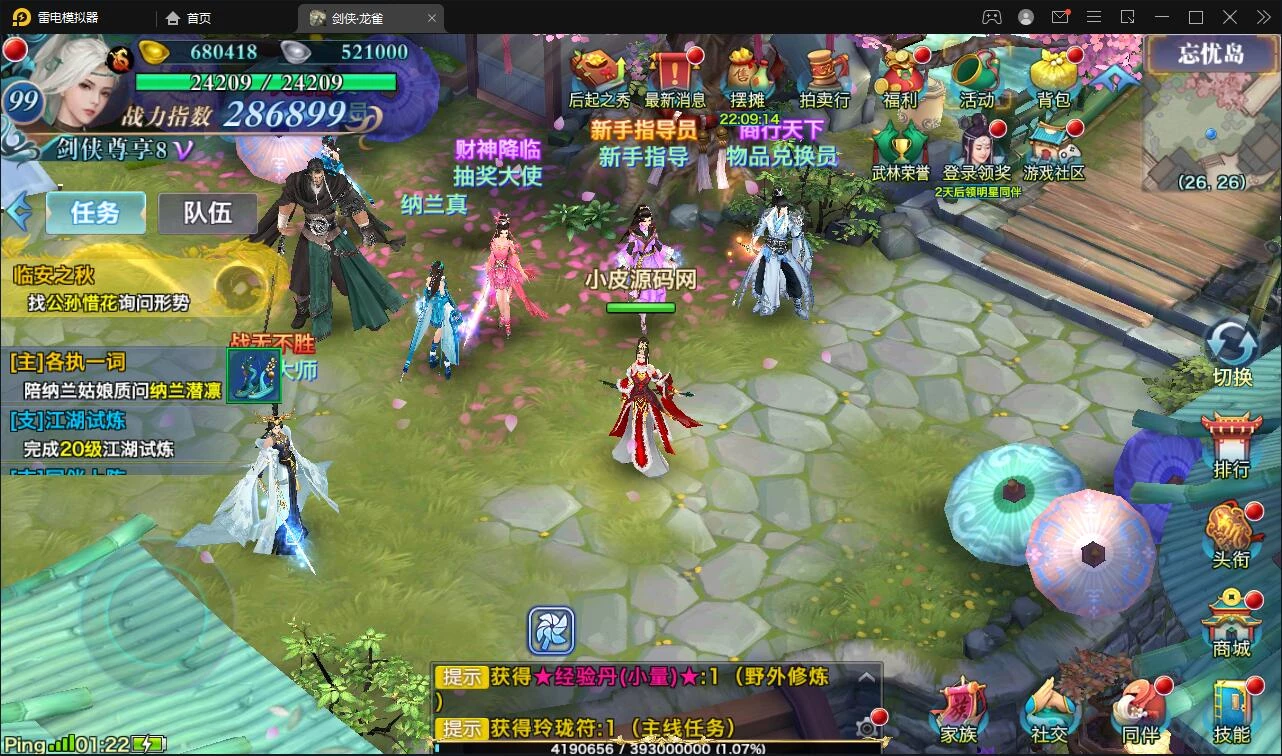Open the 拍卖行 auction house
Screen dimensions: 1282x756
(x=824, y=75)
